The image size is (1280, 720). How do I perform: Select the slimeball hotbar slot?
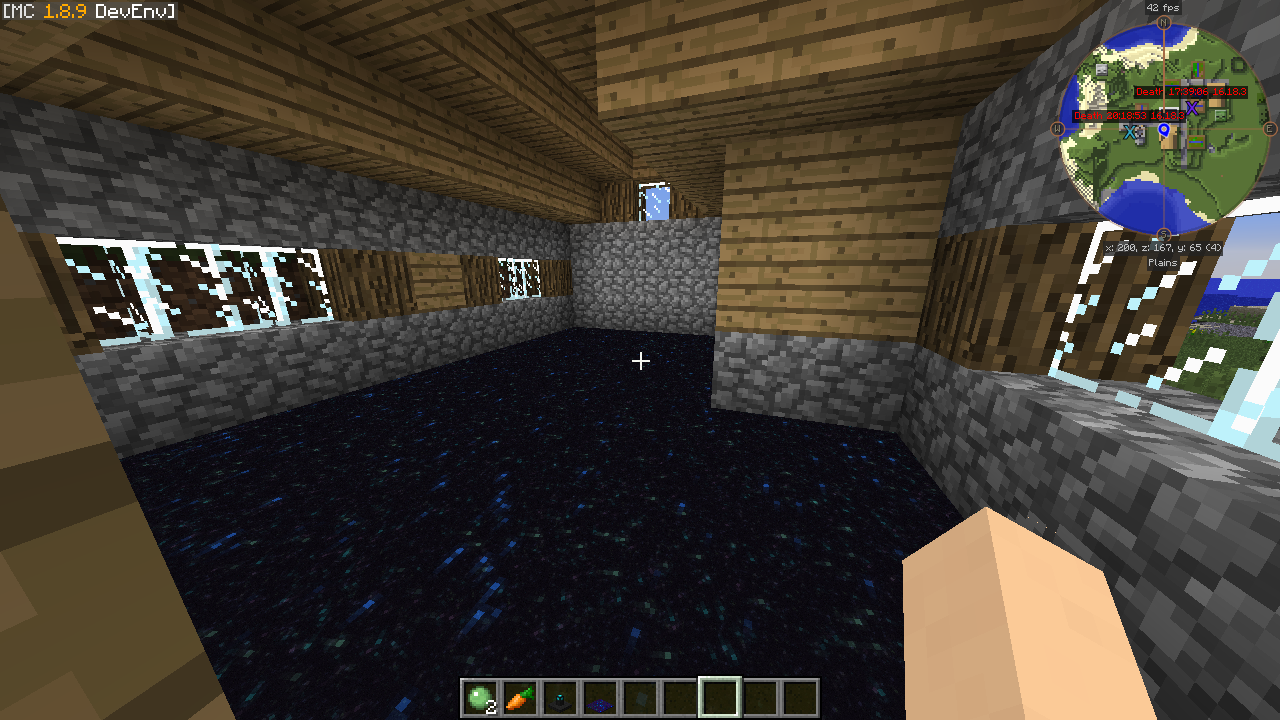[479, 698]
